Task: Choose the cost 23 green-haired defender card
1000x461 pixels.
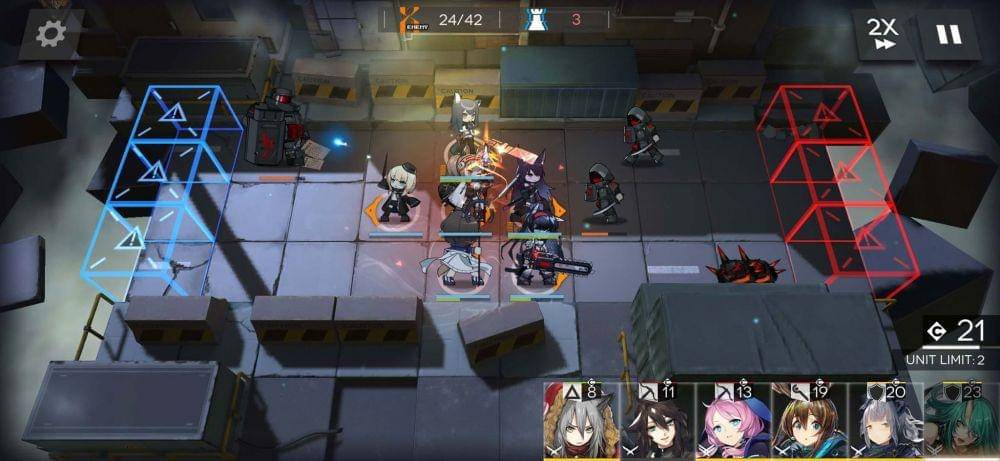Action: click(x=961, y=421)
